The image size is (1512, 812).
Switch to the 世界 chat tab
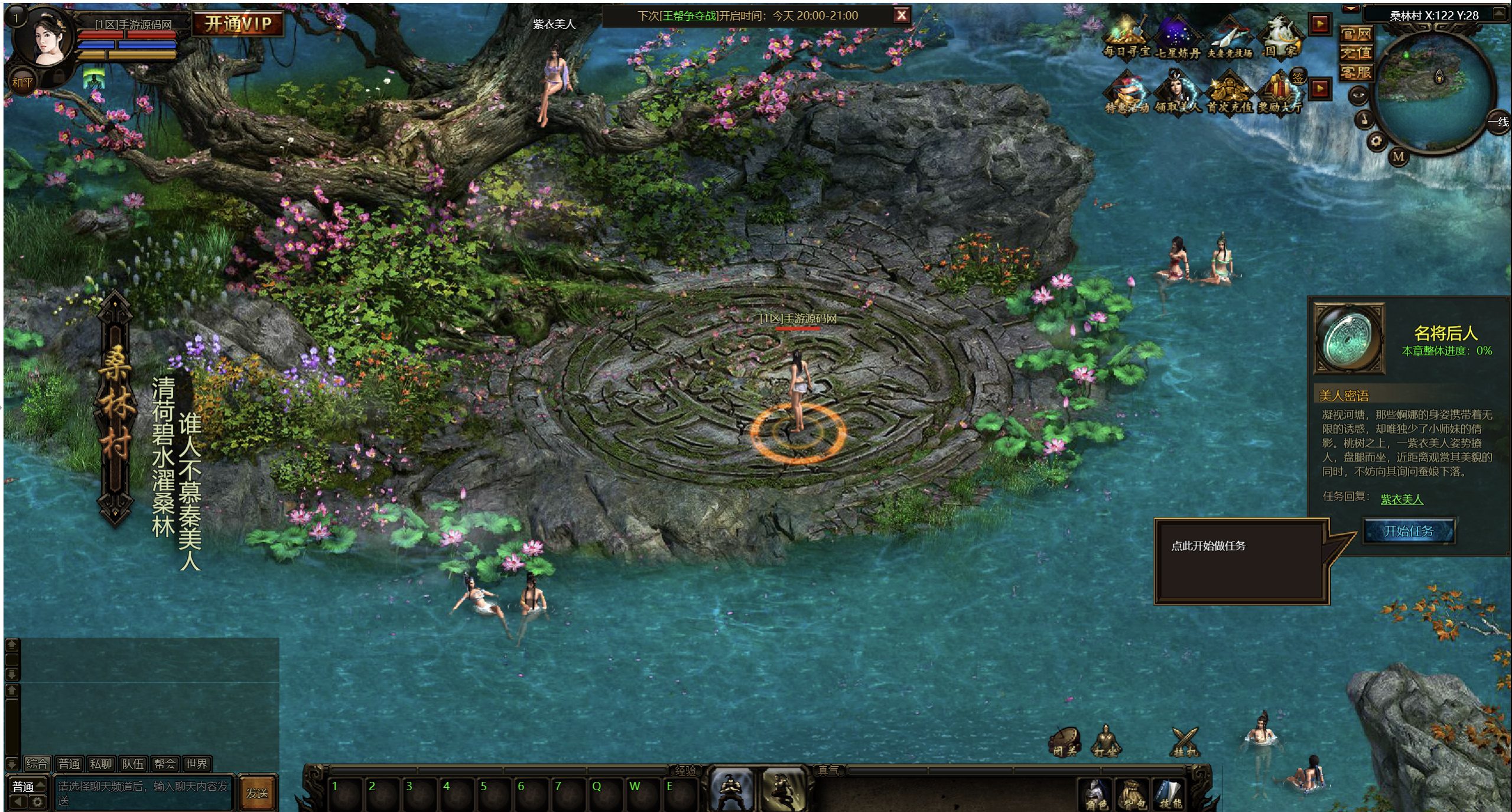pos(196,764)
